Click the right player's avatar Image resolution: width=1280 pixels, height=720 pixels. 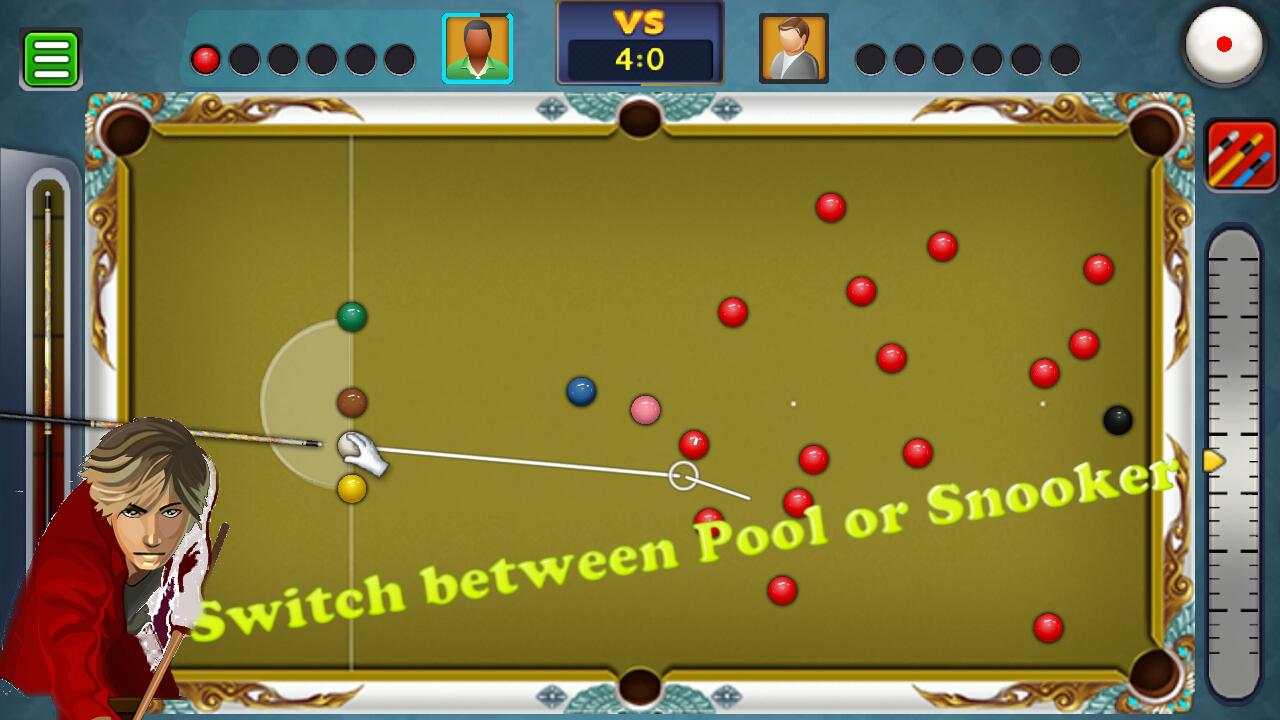(794, 47)
